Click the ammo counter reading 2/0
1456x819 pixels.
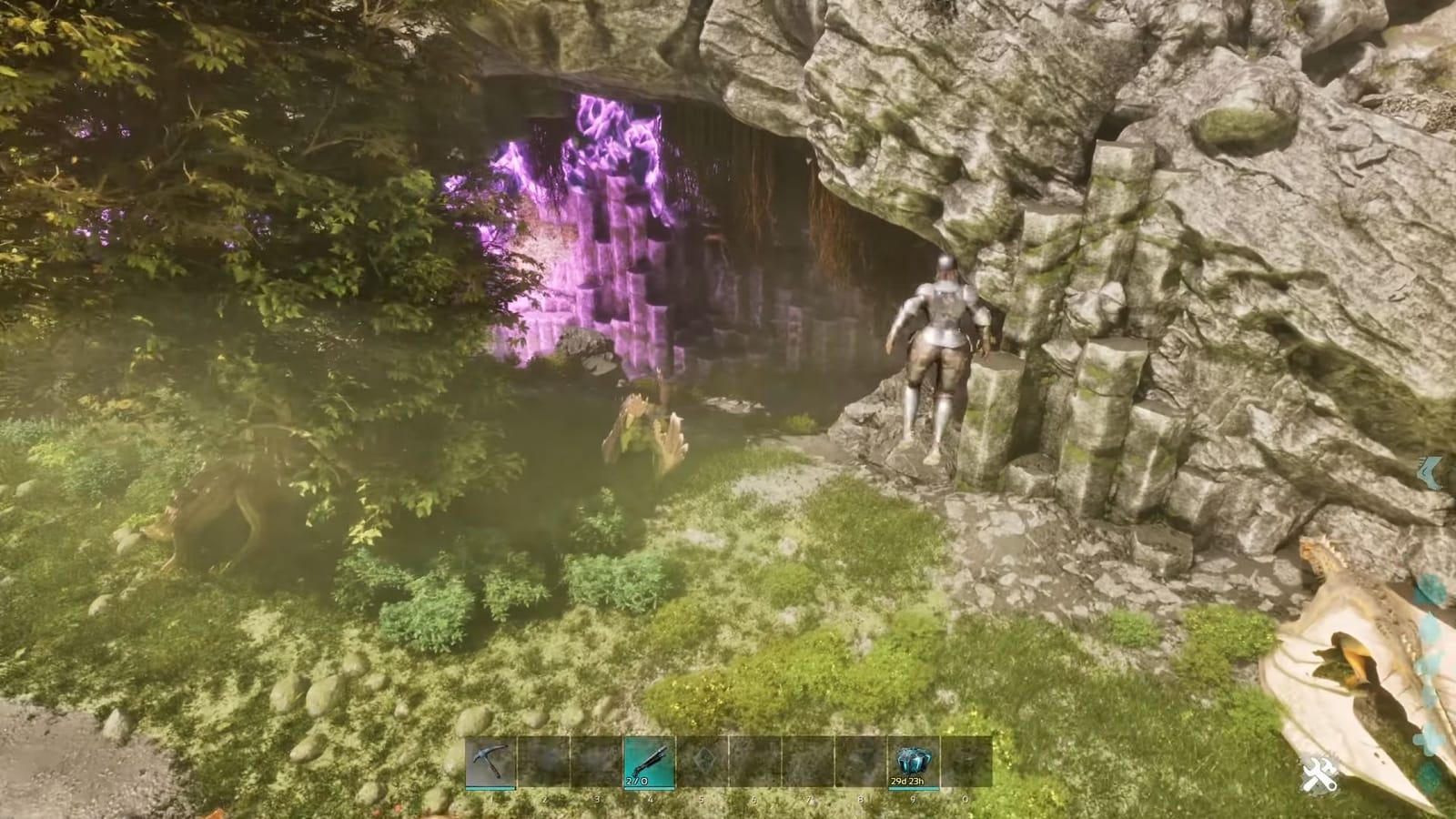tap(637, 780)
